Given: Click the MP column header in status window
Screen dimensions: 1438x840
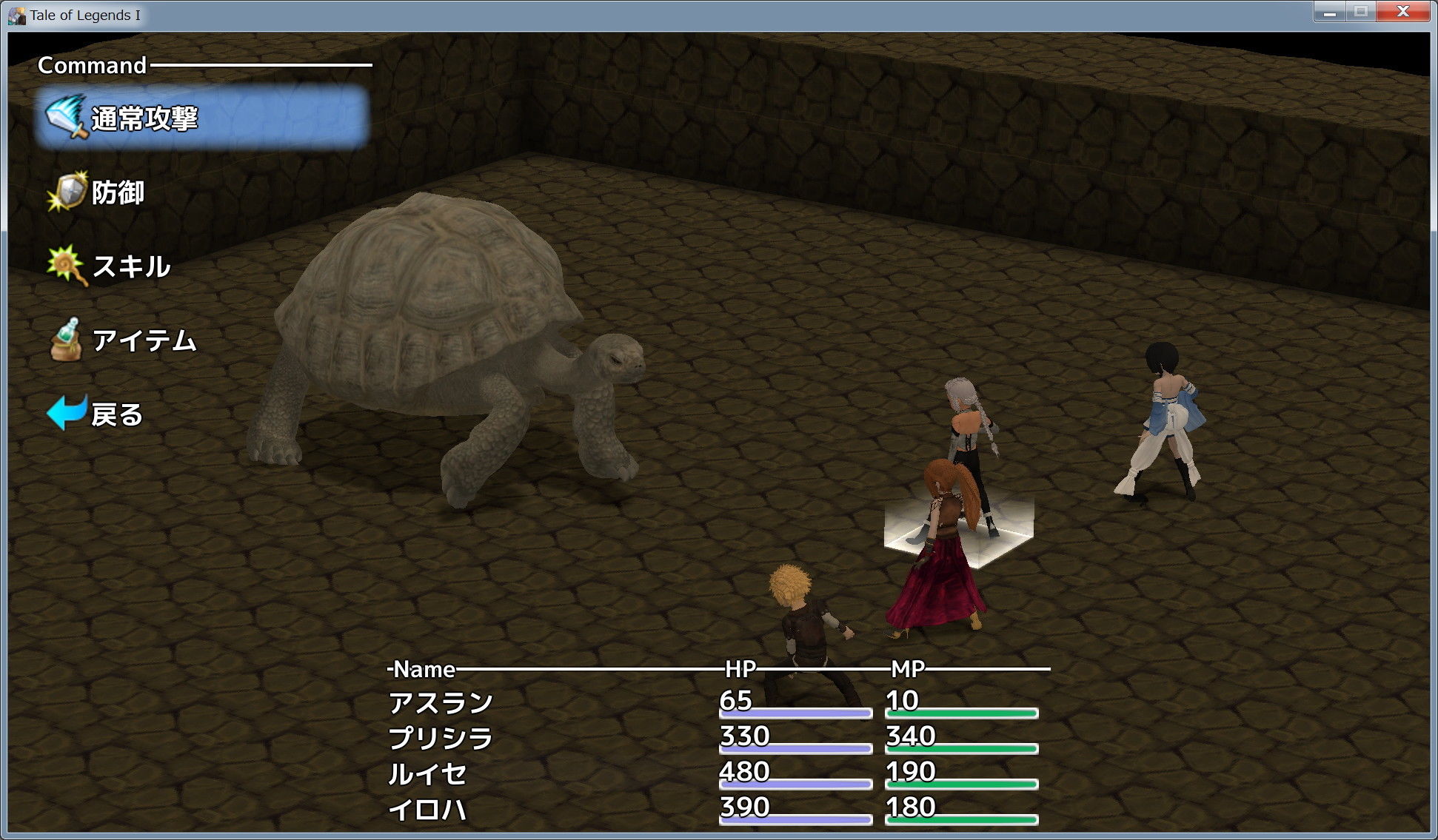Looking at the screenshot, I should [910, 670].
